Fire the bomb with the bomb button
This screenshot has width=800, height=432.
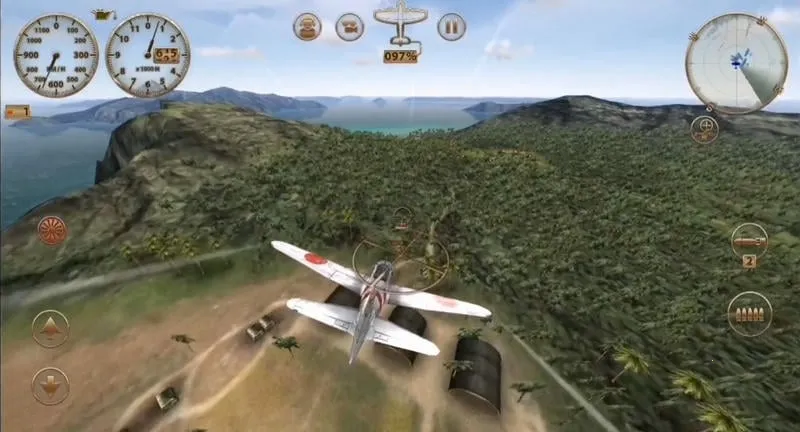[748, 239]
